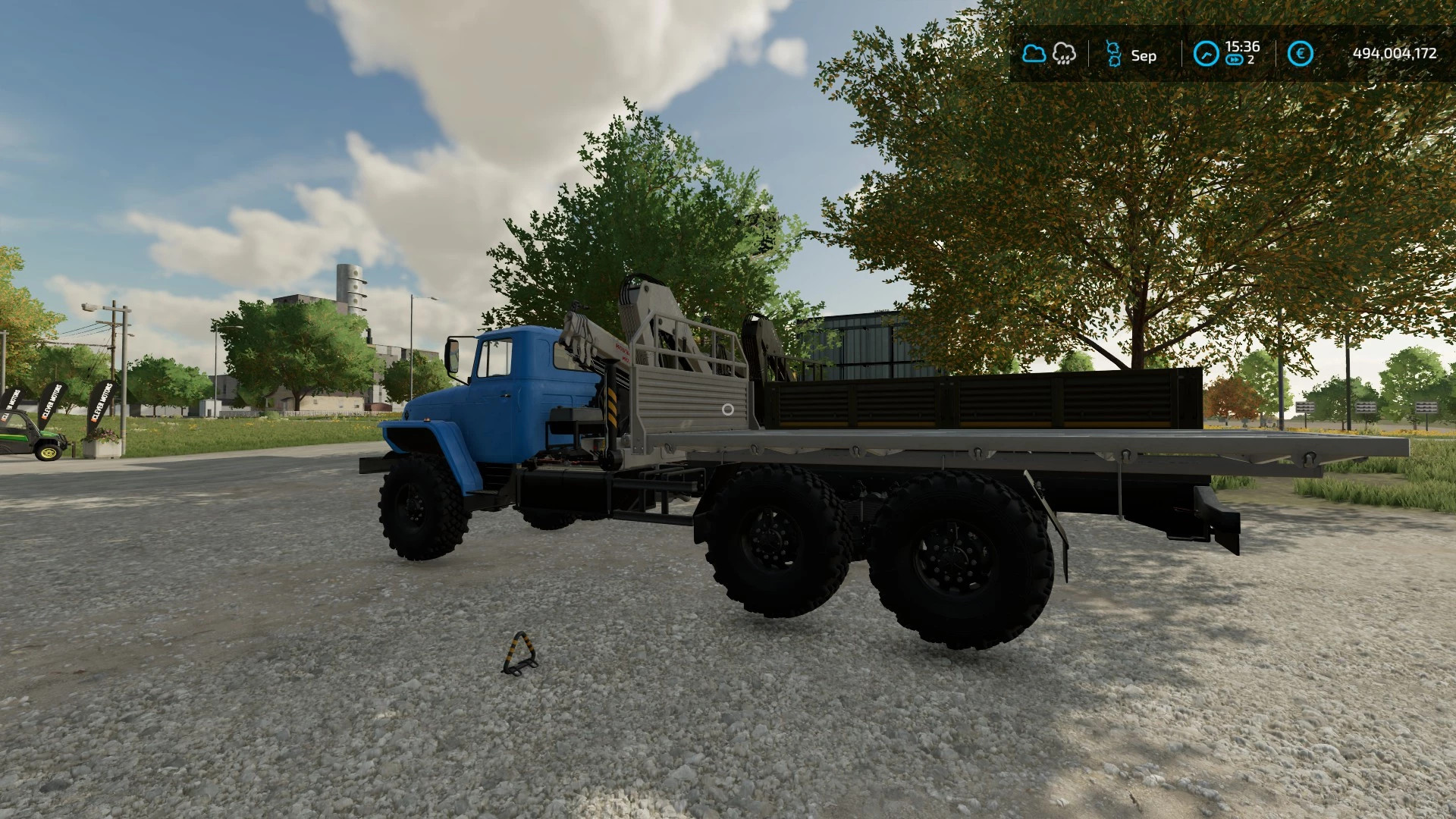Click the divider between weather and date sections

(x=1090, y=54)
